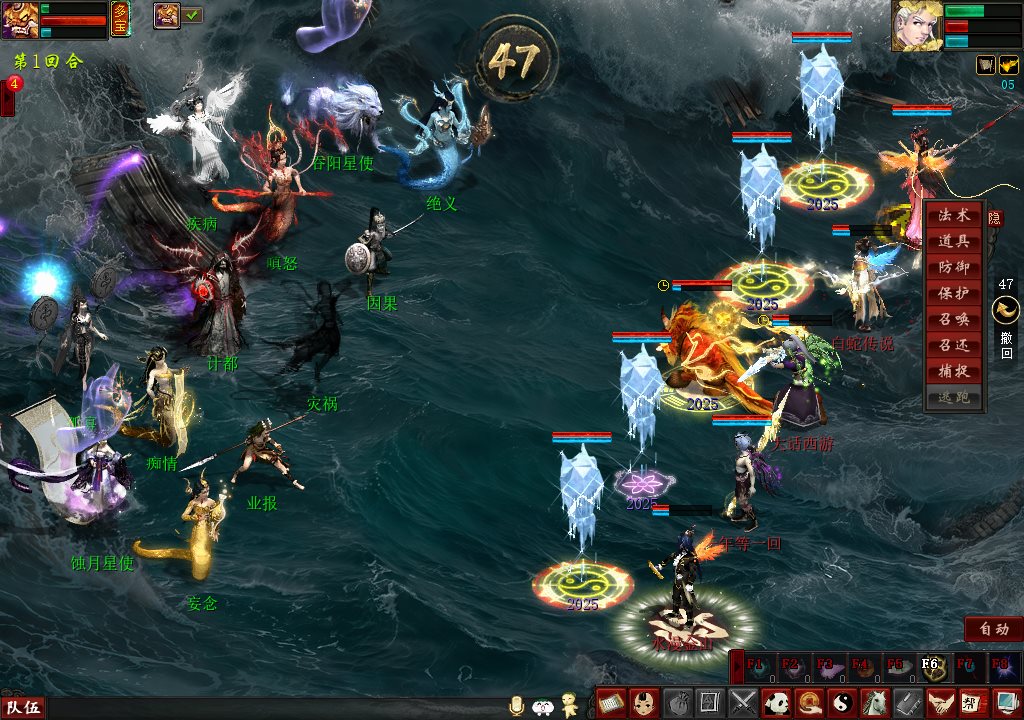
Task: Choose the 保护 protect command
Action: (x=954, y=294)
